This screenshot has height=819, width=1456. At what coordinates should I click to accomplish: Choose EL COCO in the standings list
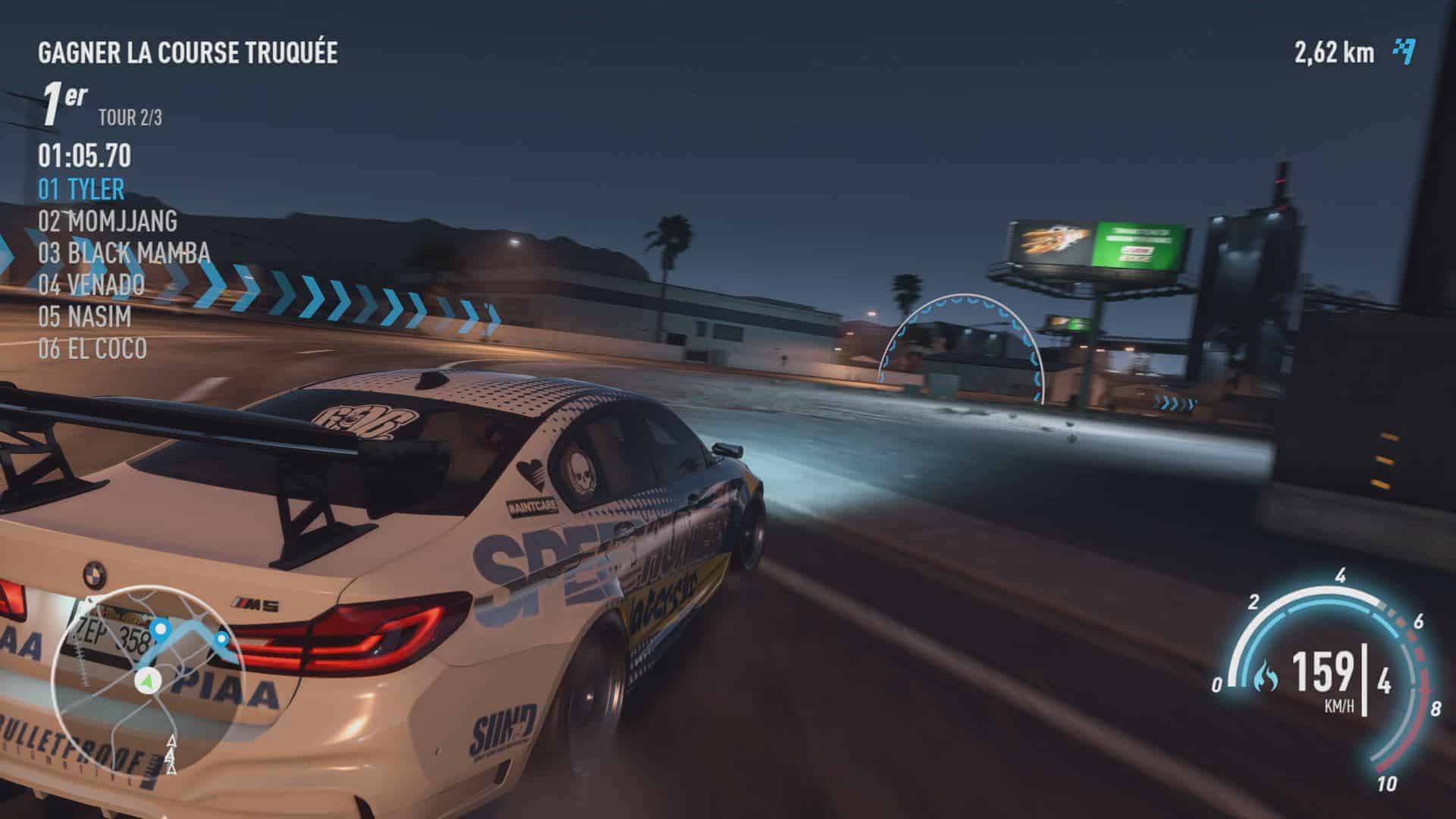tap(93, 349)
